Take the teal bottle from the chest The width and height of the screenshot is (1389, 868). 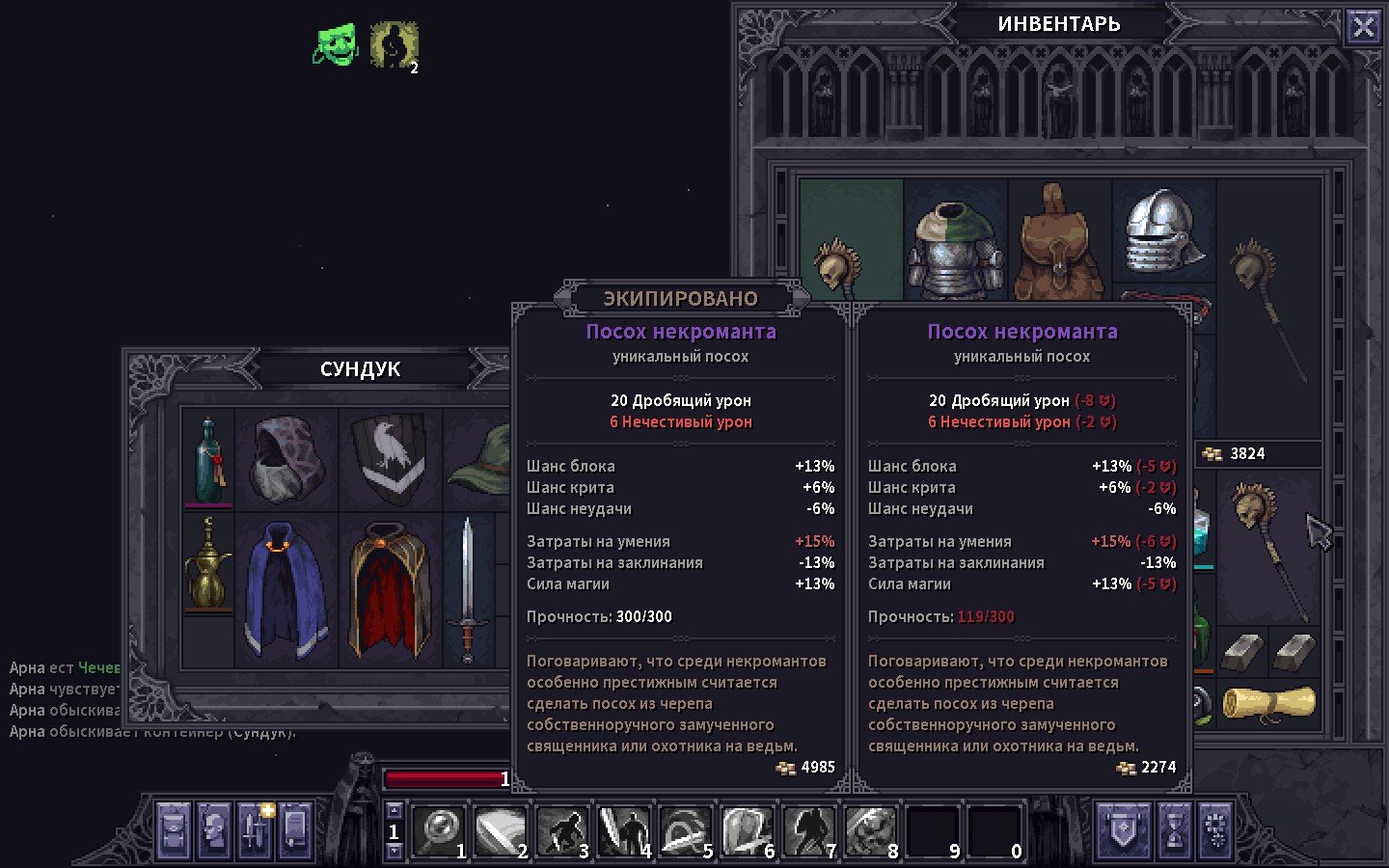tap(208, 459)
